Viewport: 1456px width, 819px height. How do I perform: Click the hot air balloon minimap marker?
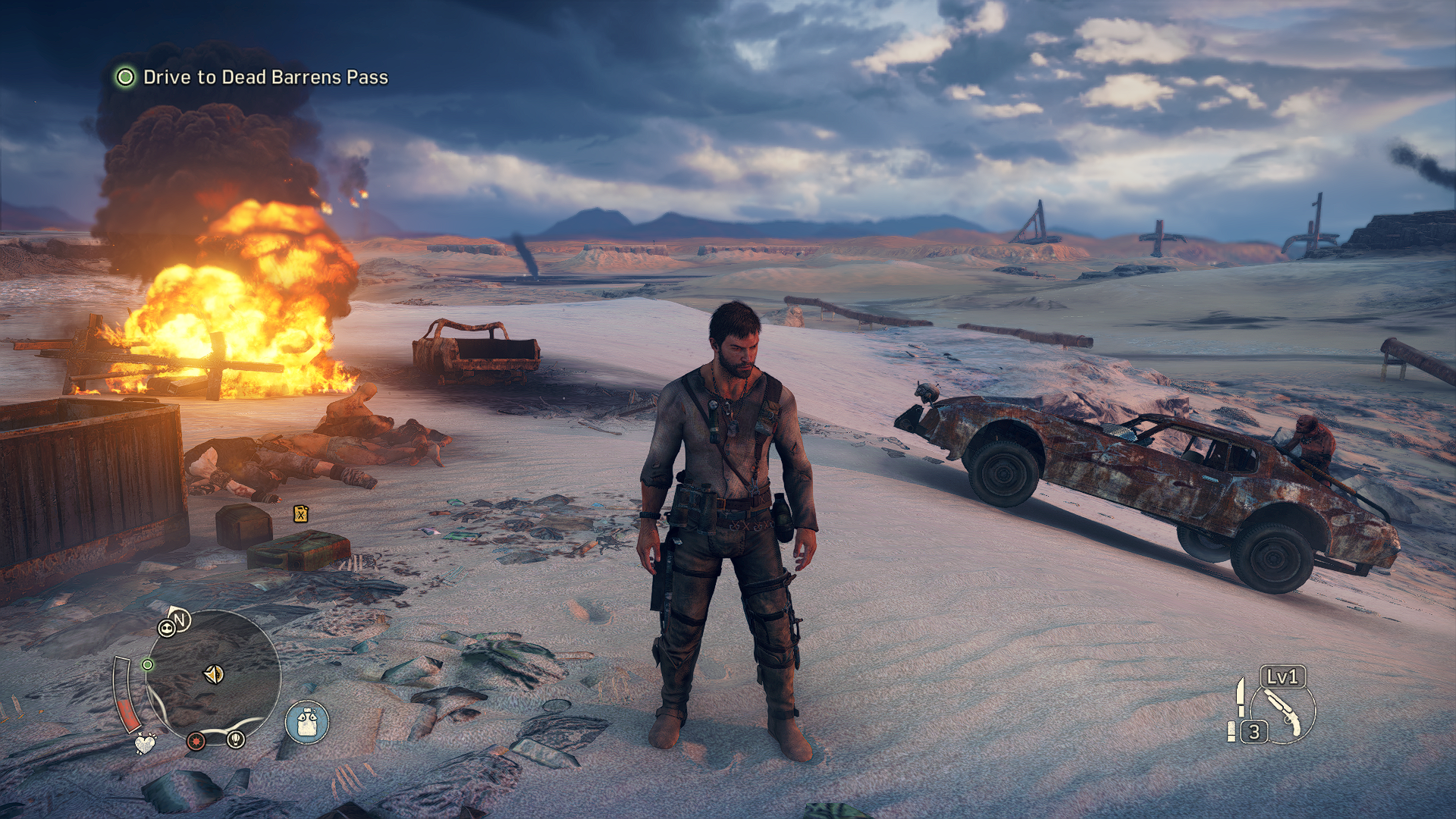tap(236, 738)
